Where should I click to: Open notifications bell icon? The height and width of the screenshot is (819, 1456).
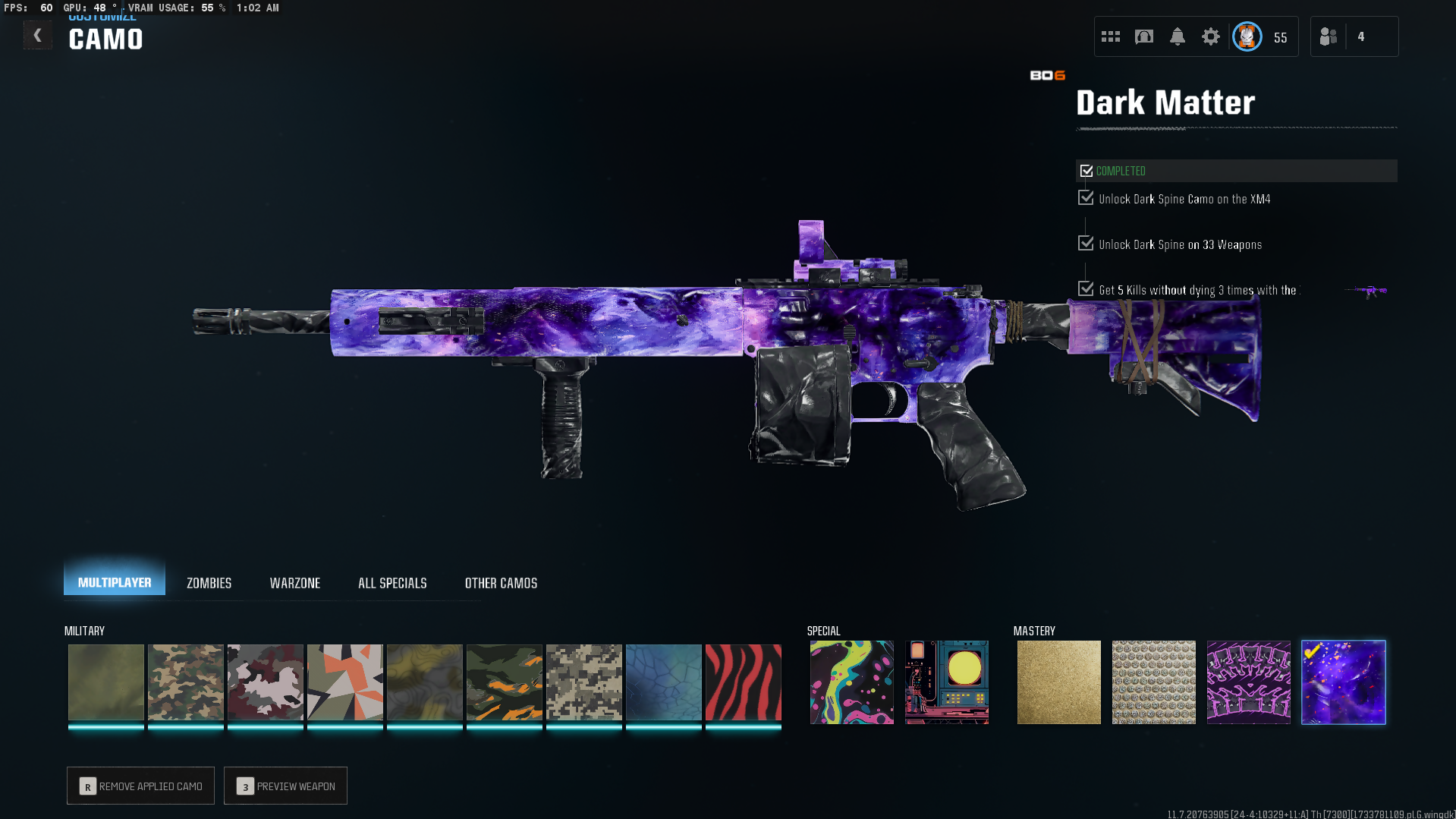(1177, 36)
